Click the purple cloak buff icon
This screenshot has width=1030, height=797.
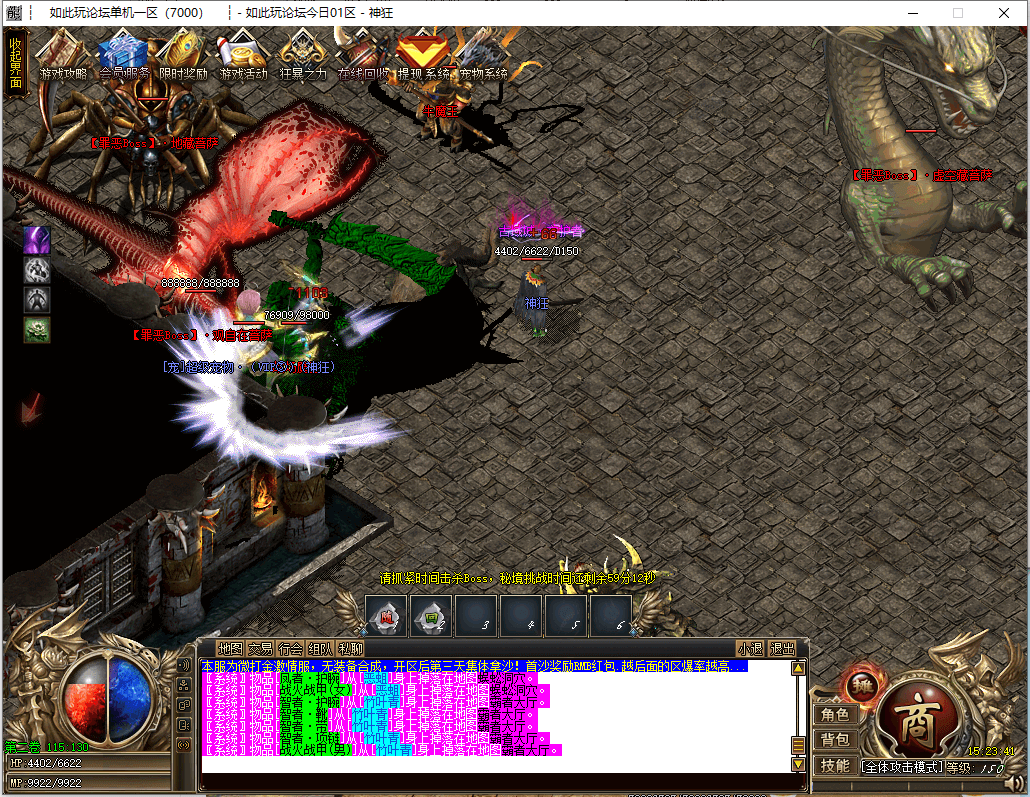point(37,240)
